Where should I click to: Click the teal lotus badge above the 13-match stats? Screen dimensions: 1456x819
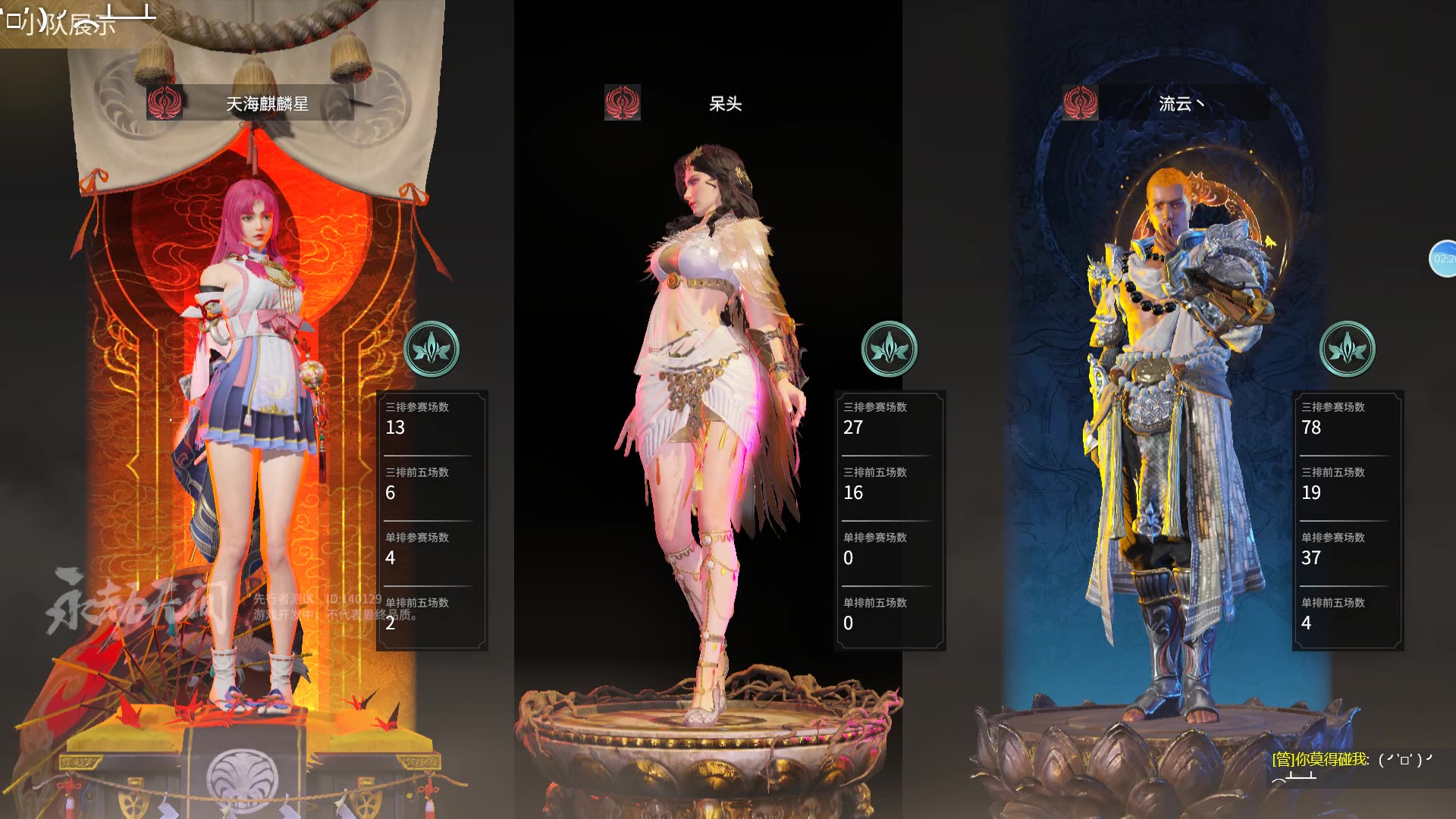tap(431, 350)
